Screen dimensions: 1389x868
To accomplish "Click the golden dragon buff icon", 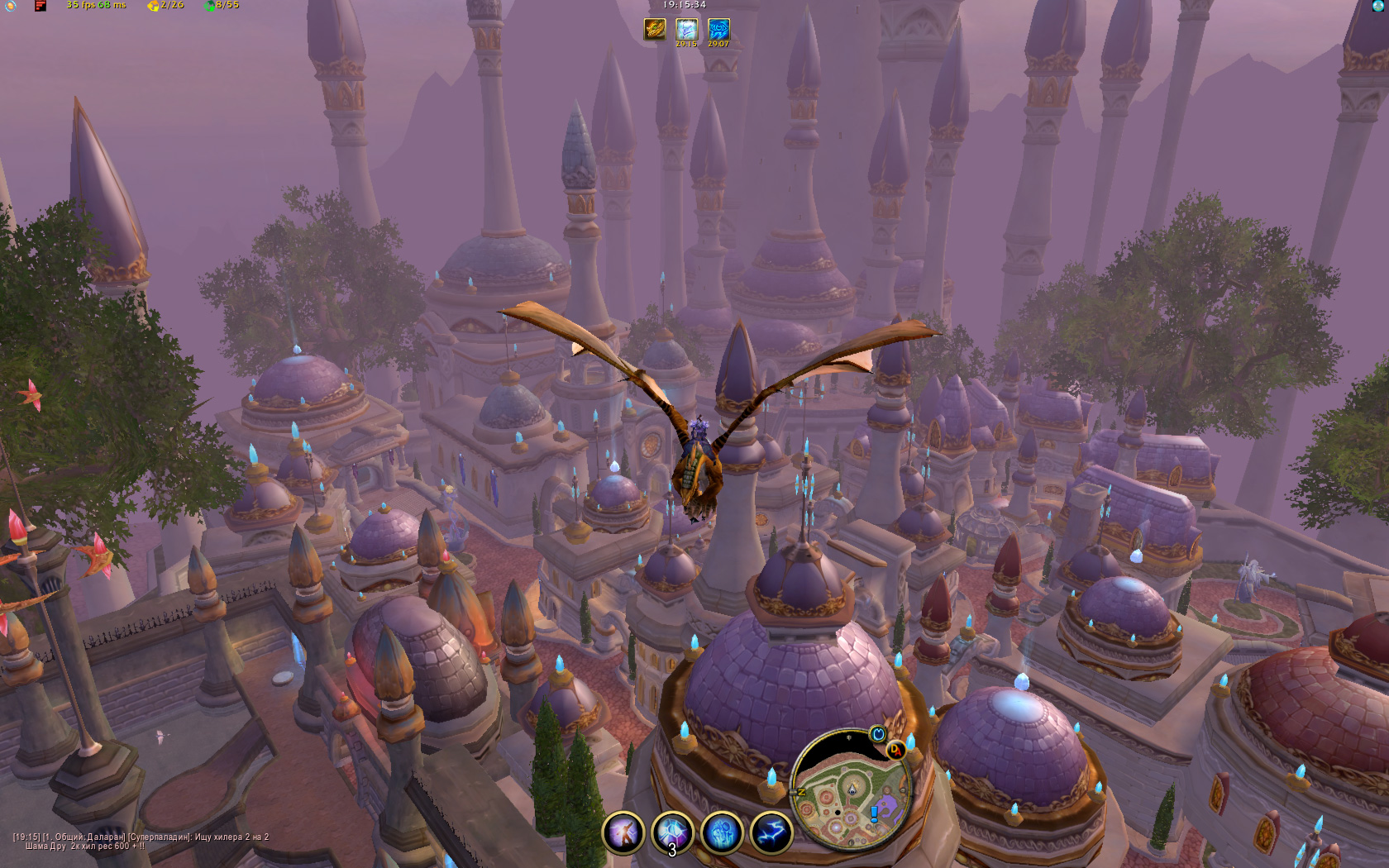I will [x=655, y=30].
